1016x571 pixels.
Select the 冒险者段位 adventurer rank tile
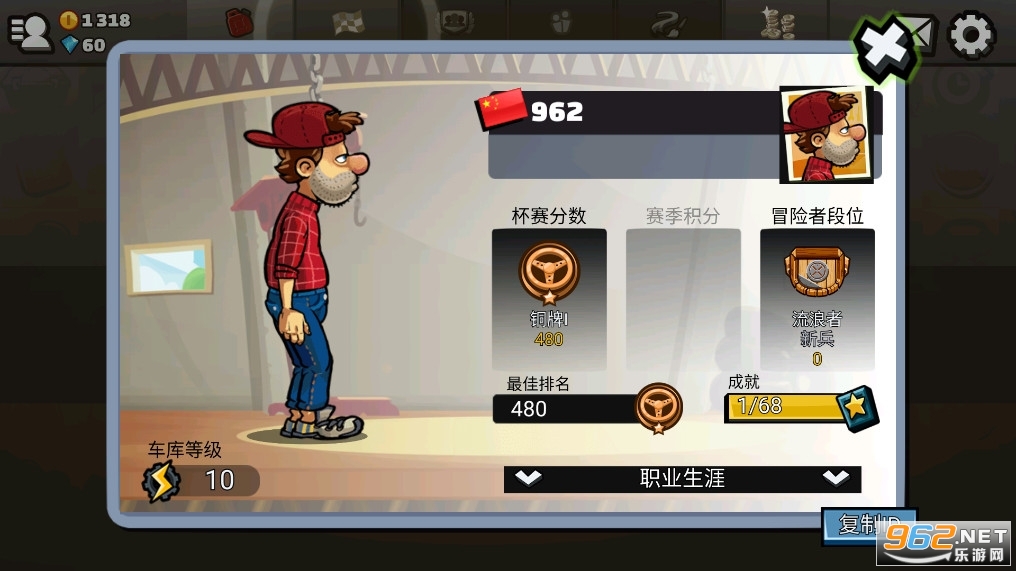pos(817,299)
